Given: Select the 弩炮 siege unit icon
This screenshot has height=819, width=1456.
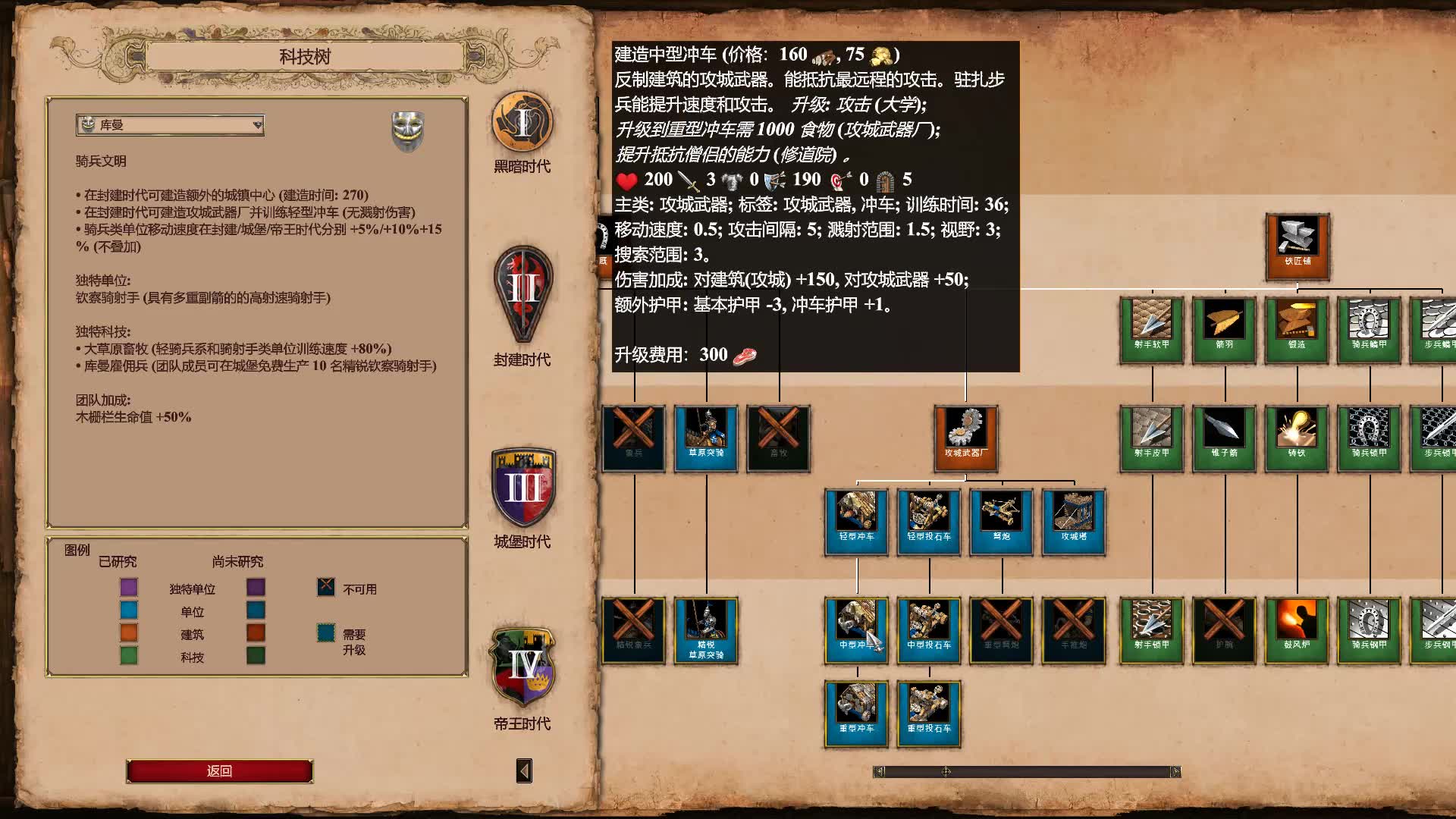Looking at the screenshot, I should point(1001,521).
